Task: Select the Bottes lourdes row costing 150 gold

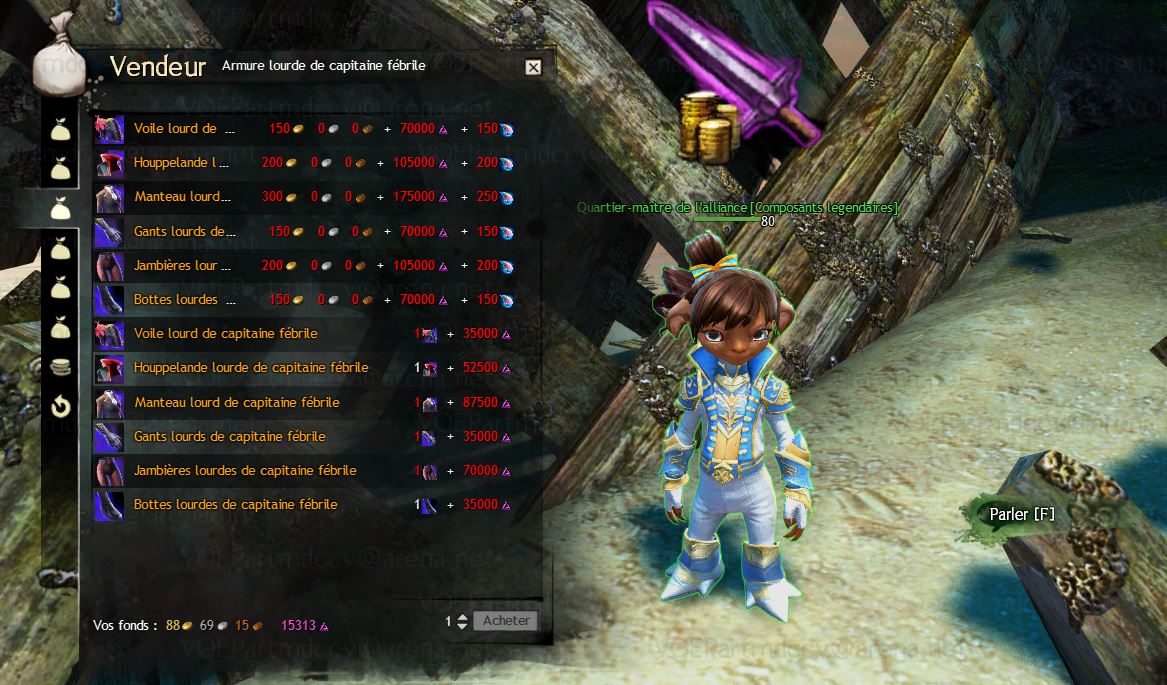Action: [x=184, y=299]
